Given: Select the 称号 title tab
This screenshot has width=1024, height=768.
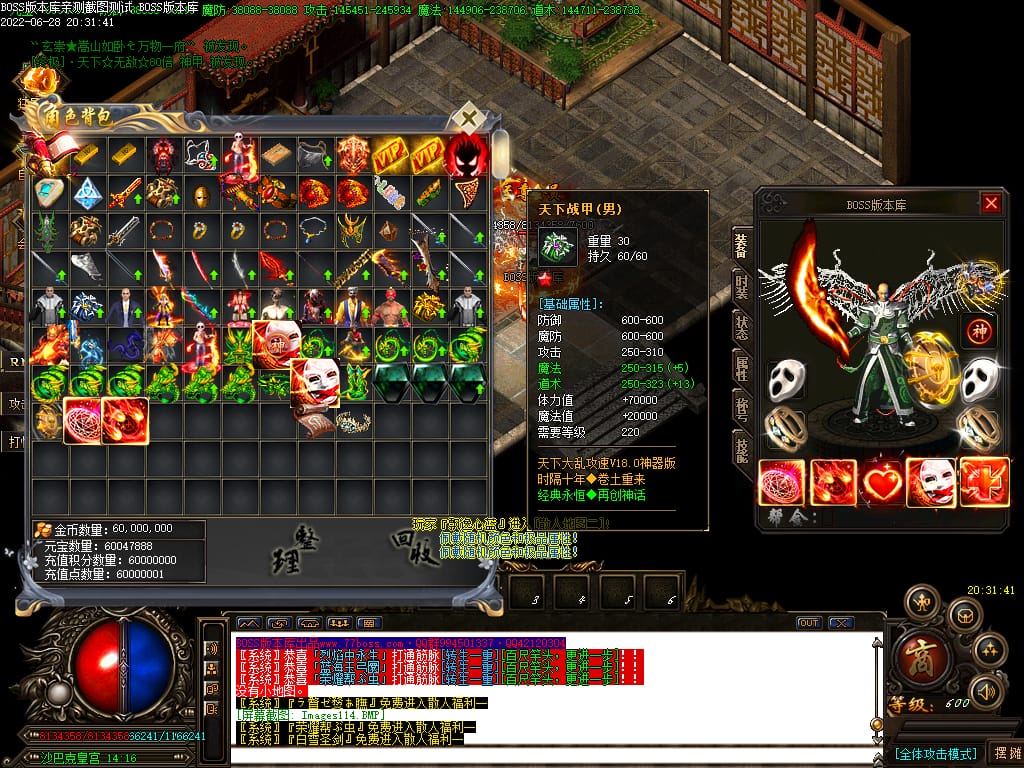Looking at the screenshot, I should (741, 410).
